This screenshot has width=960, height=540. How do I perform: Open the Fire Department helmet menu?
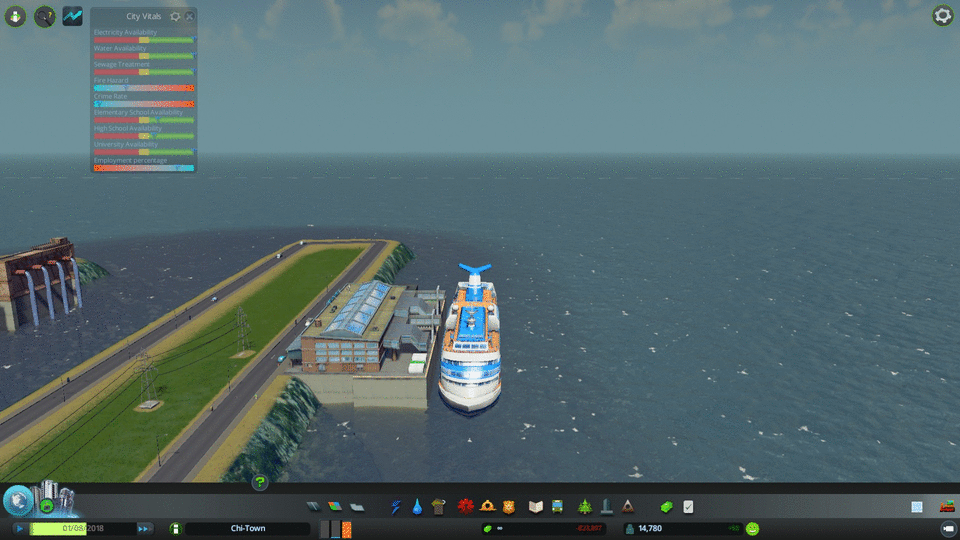pyautogui.click(x=487, y=507)
